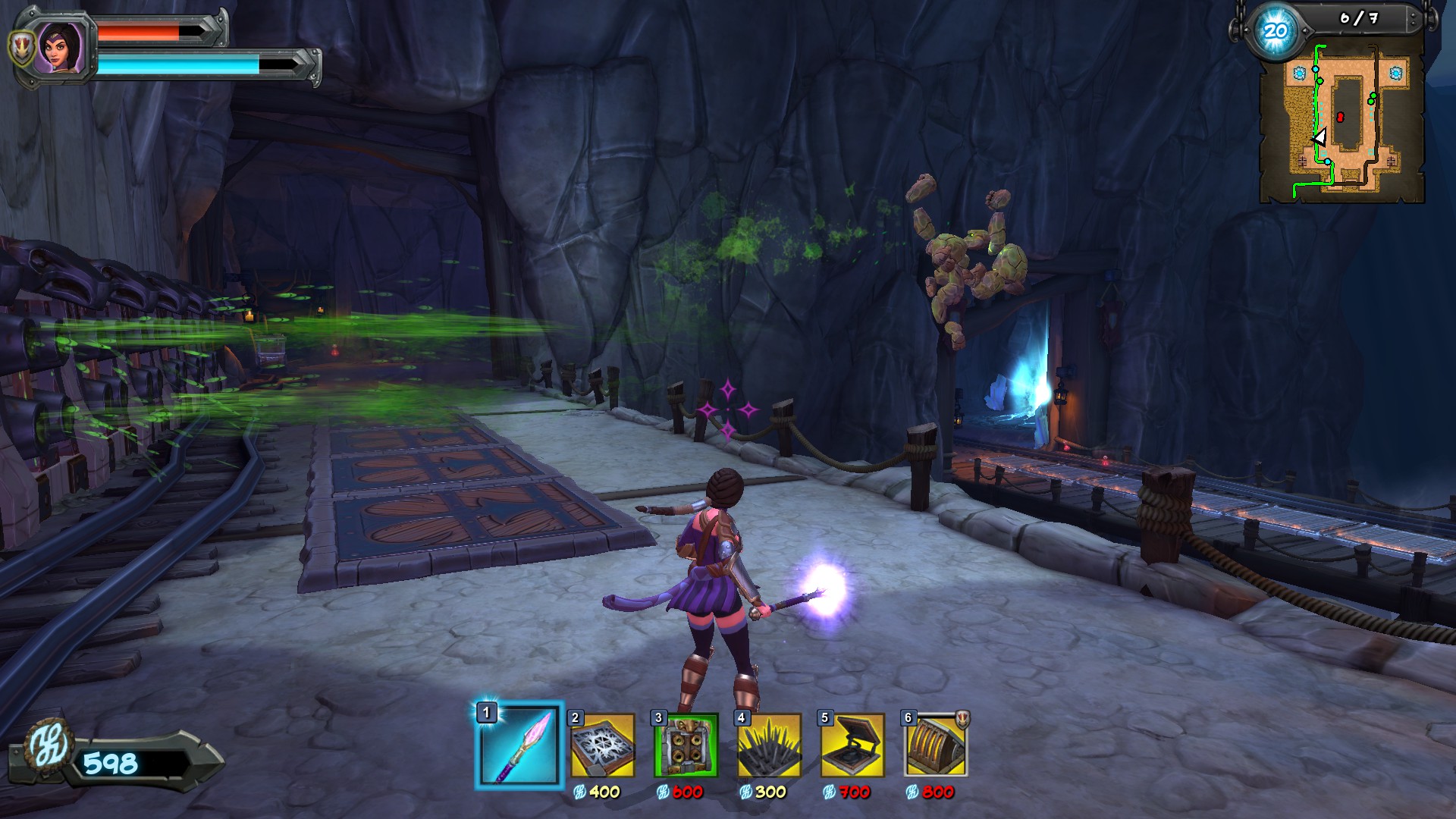Image resolution: width=1456 pixels, height=819 pixels.
Task: Select the spring trap costing 700
Action: click(853, 746)
